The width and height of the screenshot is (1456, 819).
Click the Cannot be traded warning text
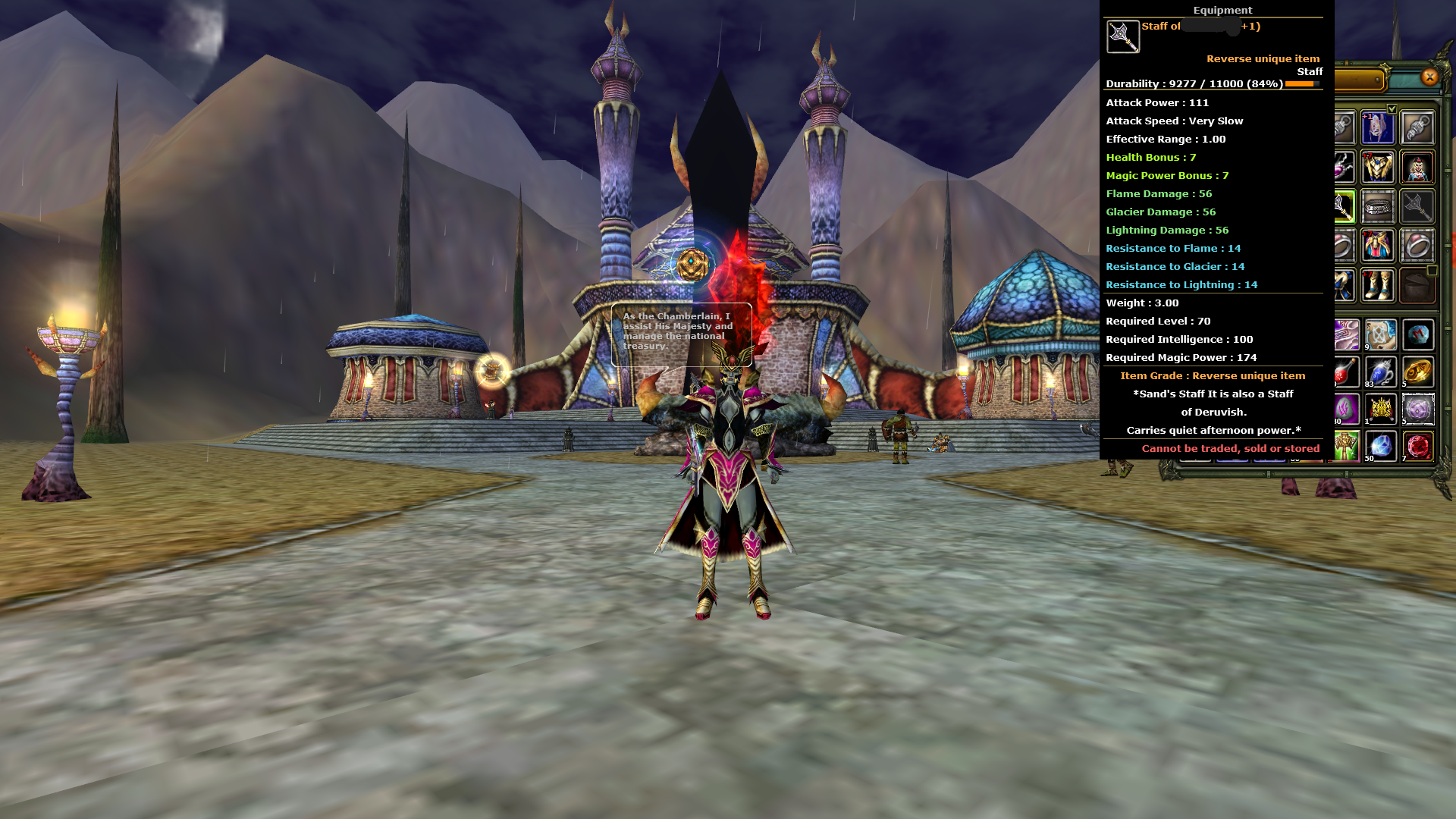point(1230,448)
